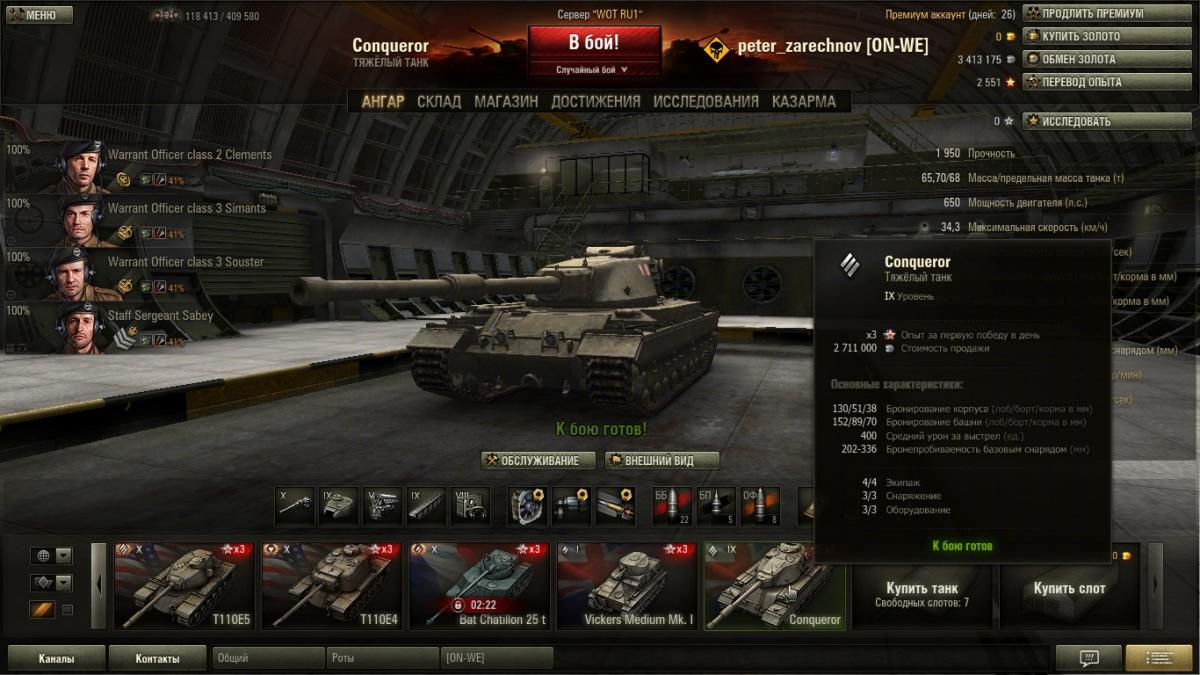Go to the Достижения tab
The height and width of the screenshot is (675, 1200).
click(595, 101)
